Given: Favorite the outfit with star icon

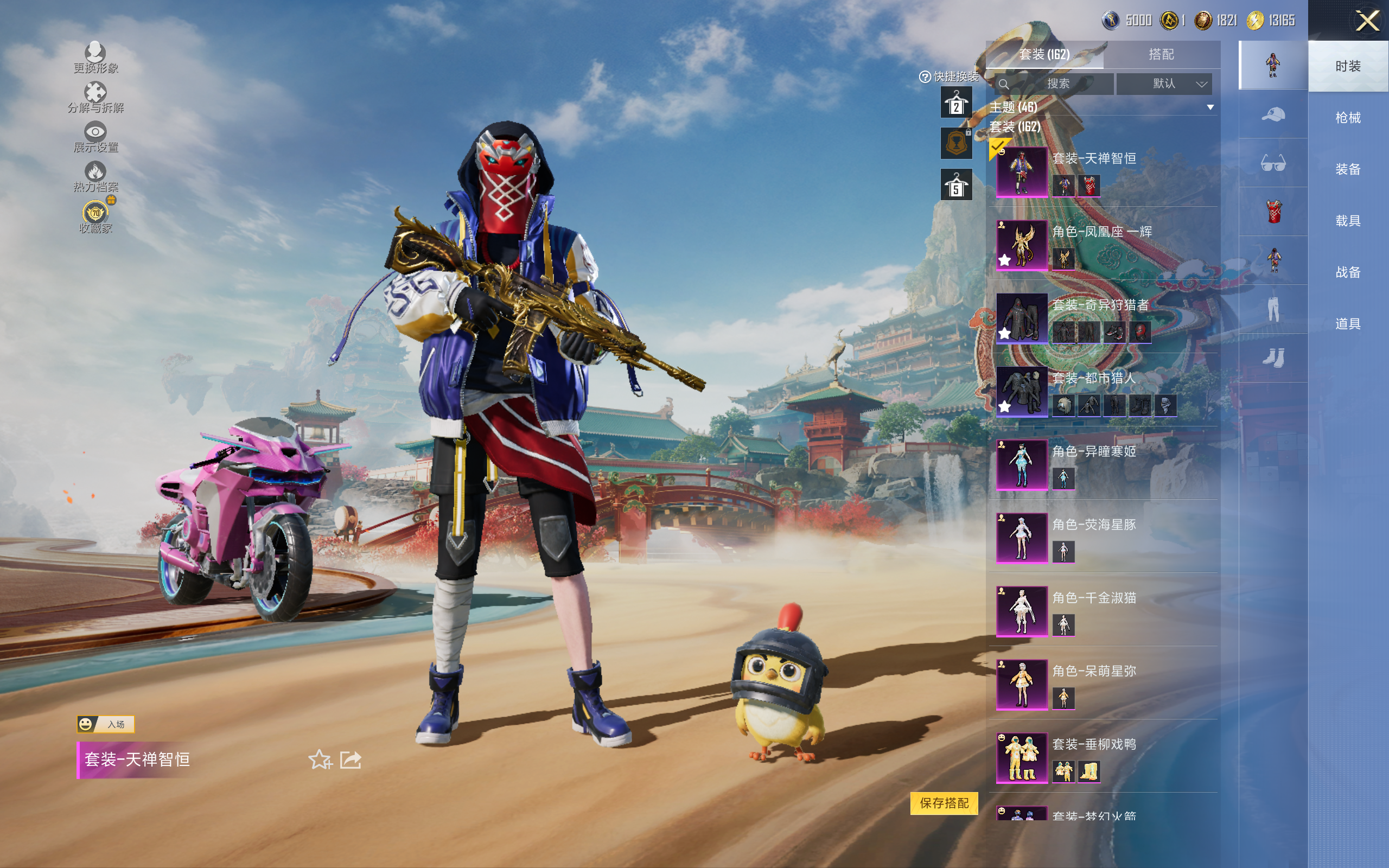Looking at the screenshot, I should pyautogui.click(x=320, y=759).
